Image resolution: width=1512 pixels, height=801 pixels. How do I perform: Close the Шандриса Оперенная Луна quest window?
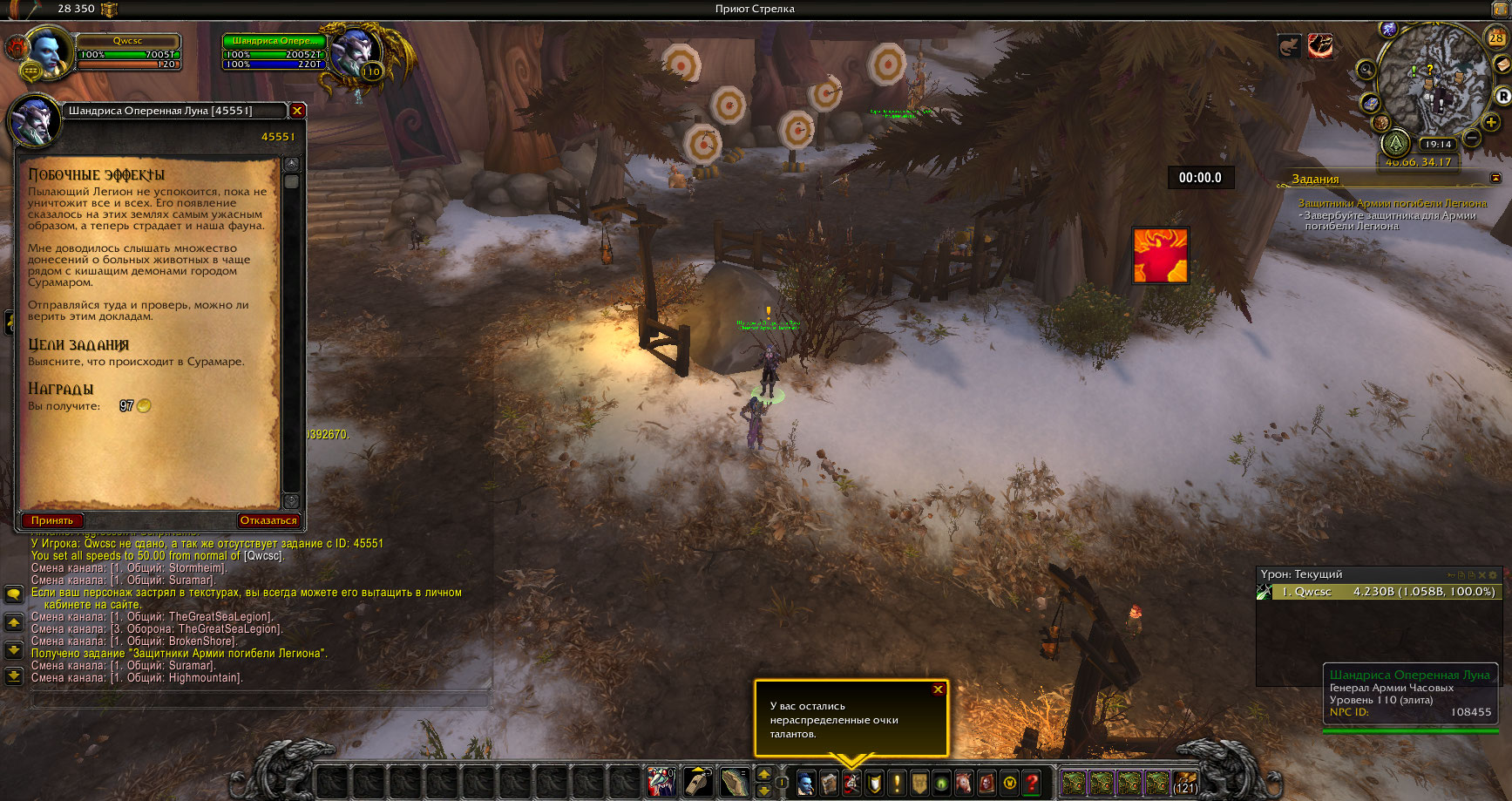(297, 111)
